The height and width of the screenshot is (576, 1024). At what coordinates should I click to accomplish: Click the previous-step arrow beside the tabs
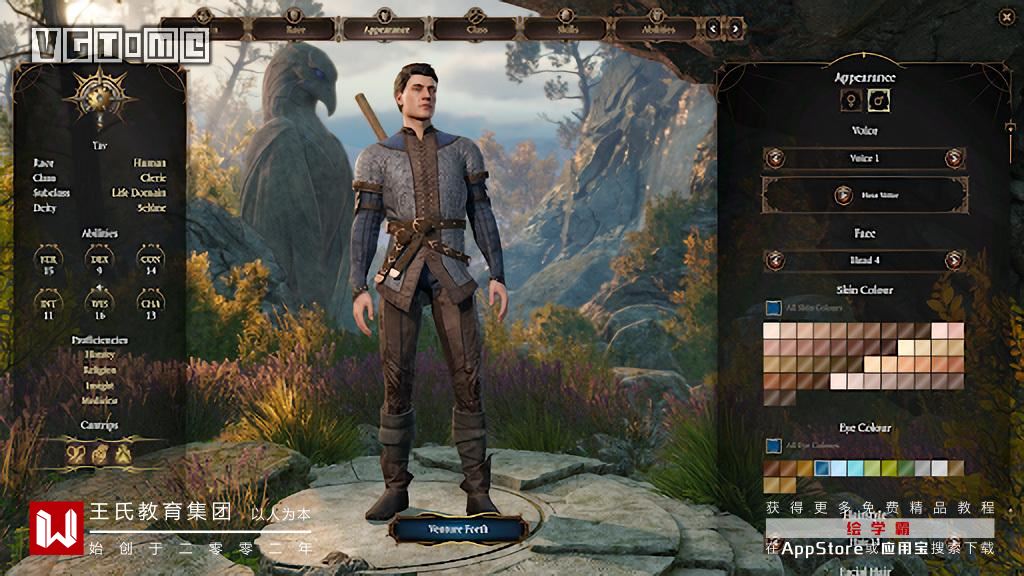coord(714,28)
